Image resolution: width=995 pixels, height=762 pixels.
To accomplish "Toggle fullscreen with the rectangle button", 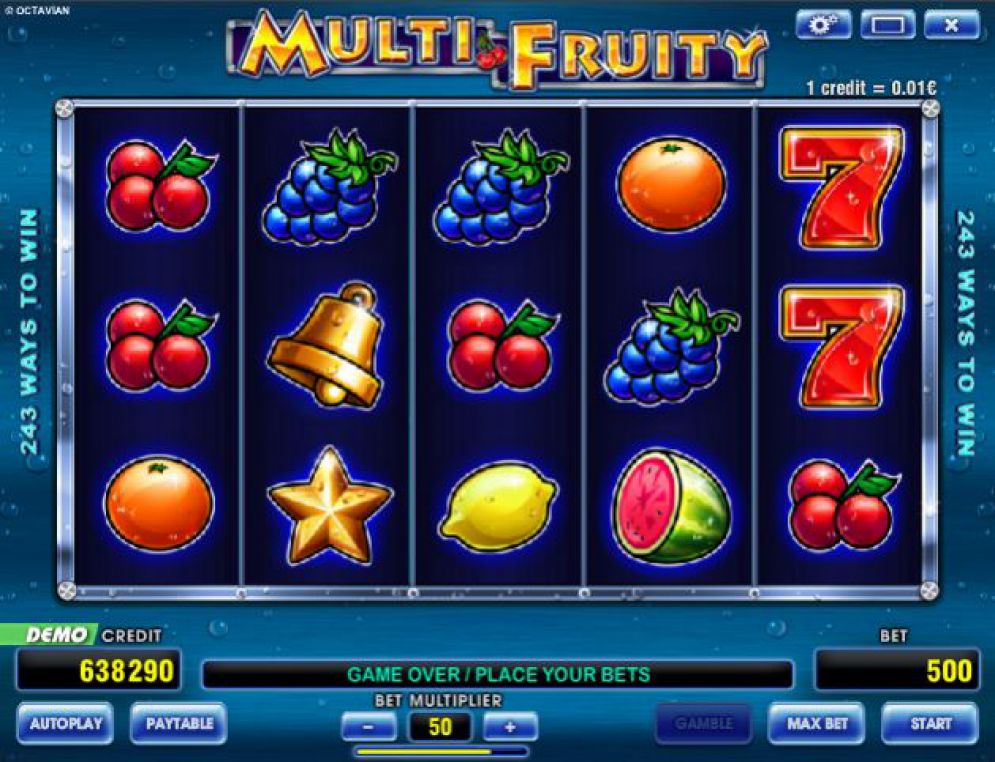I will pos(887,24).
